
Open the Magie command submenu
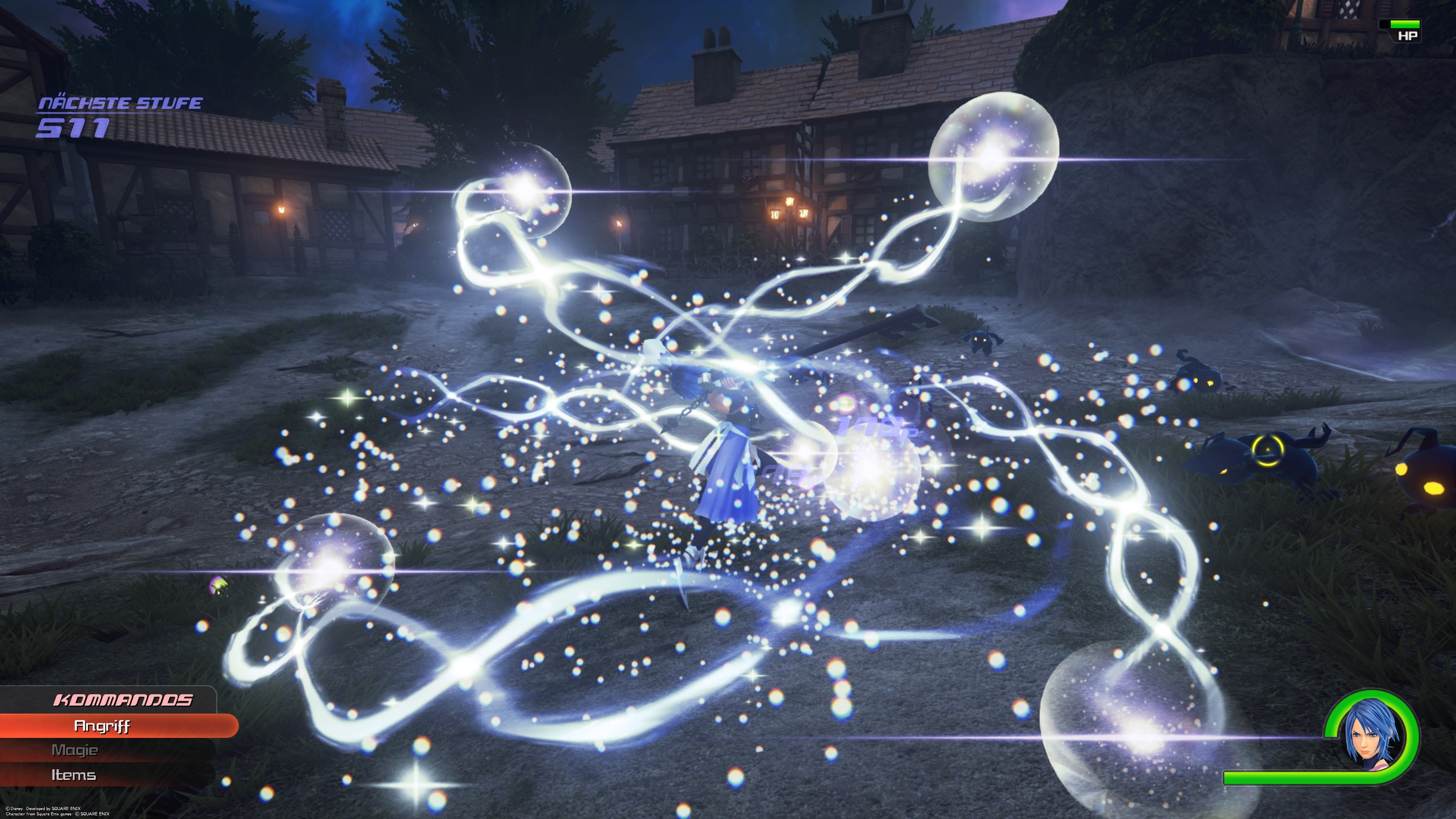pyautogui.click(x=76, y=750)
